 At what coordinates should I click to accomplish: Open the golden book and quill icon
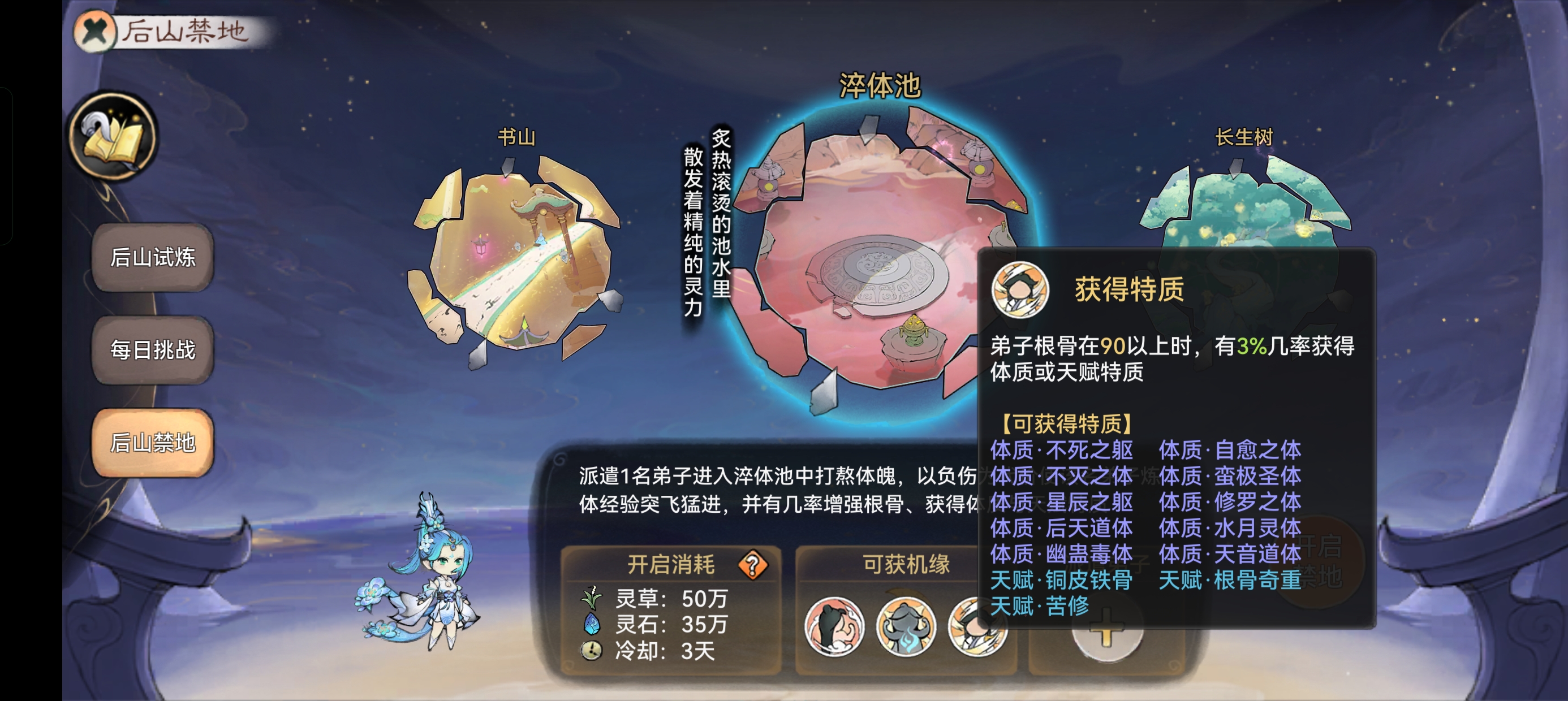pos(114,136)
